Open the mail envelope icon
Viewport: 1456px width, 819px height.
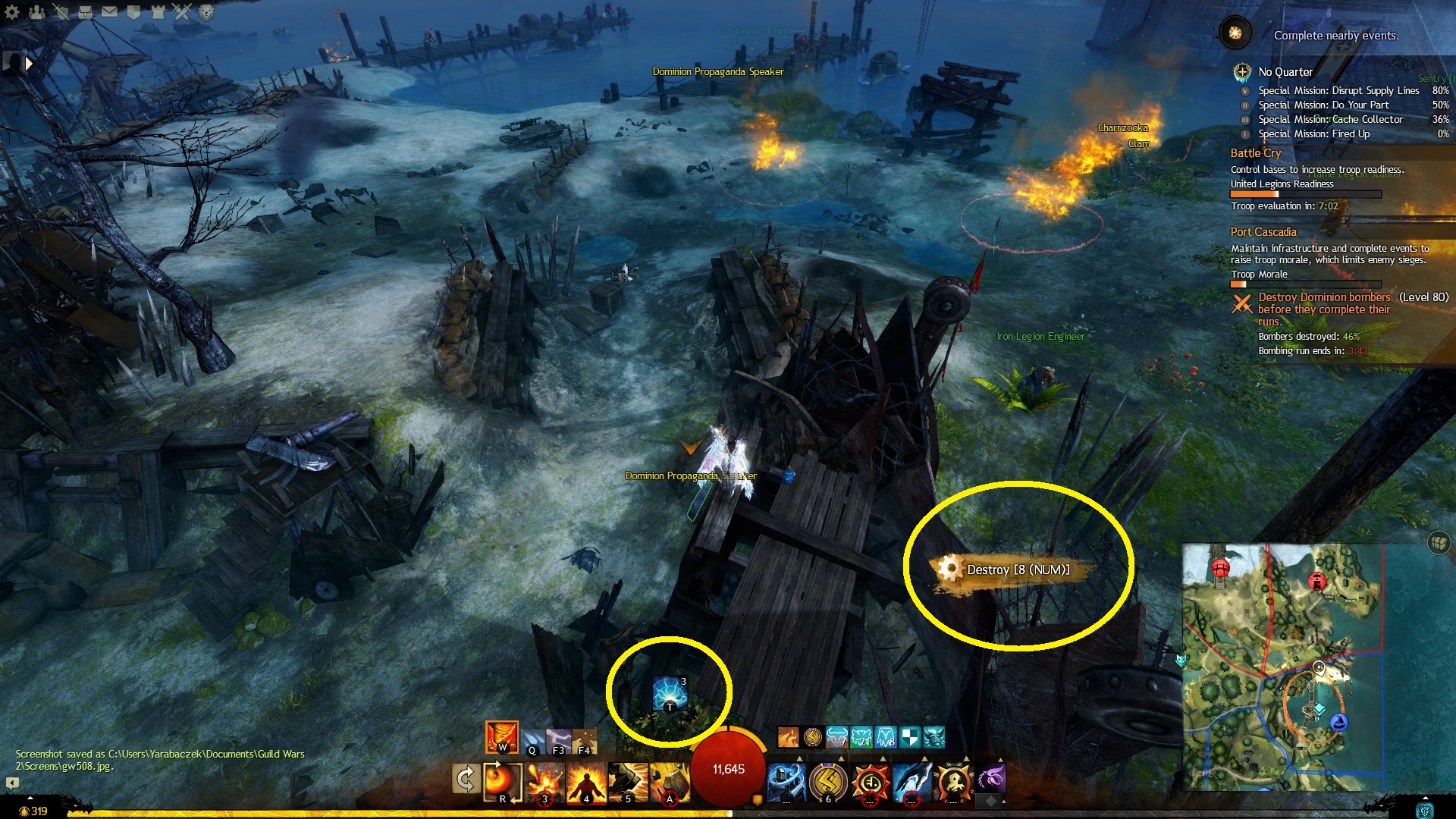click(109, 11)
